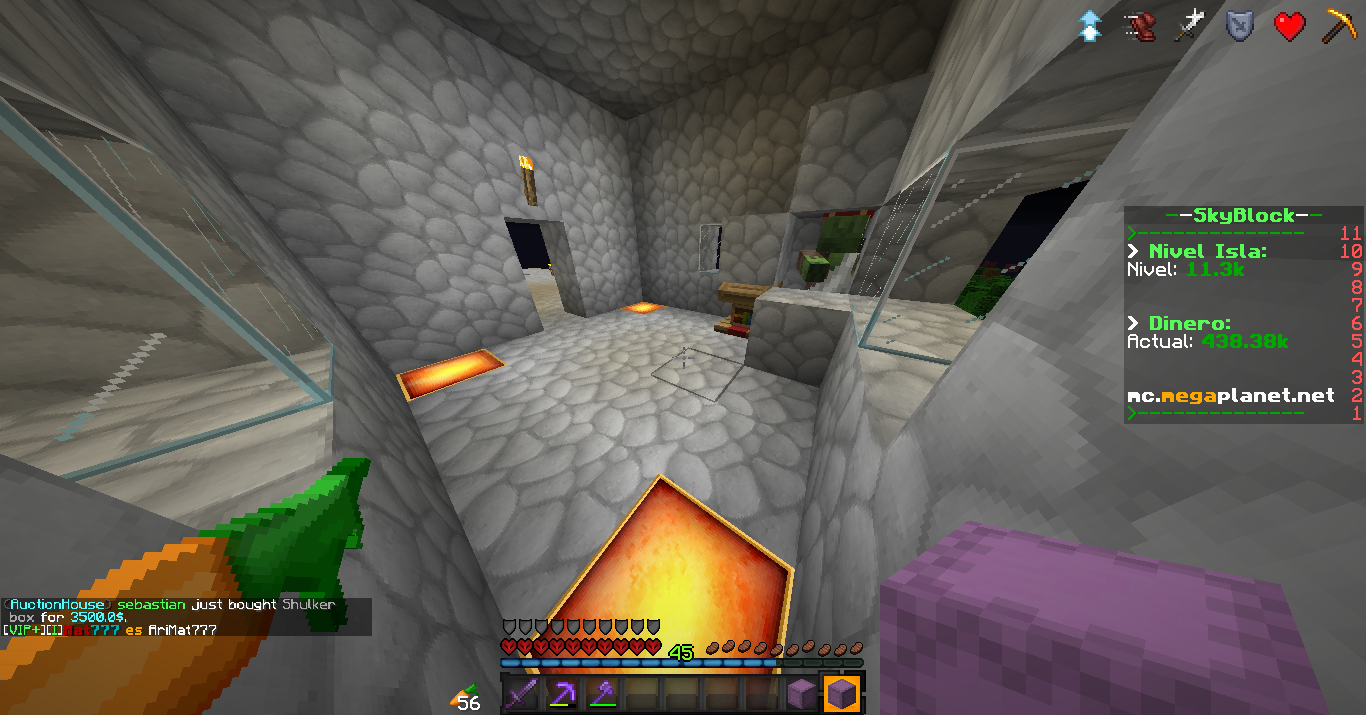Click the Resistance shield effect icon
The image size is (1366, 715).
1240,26
